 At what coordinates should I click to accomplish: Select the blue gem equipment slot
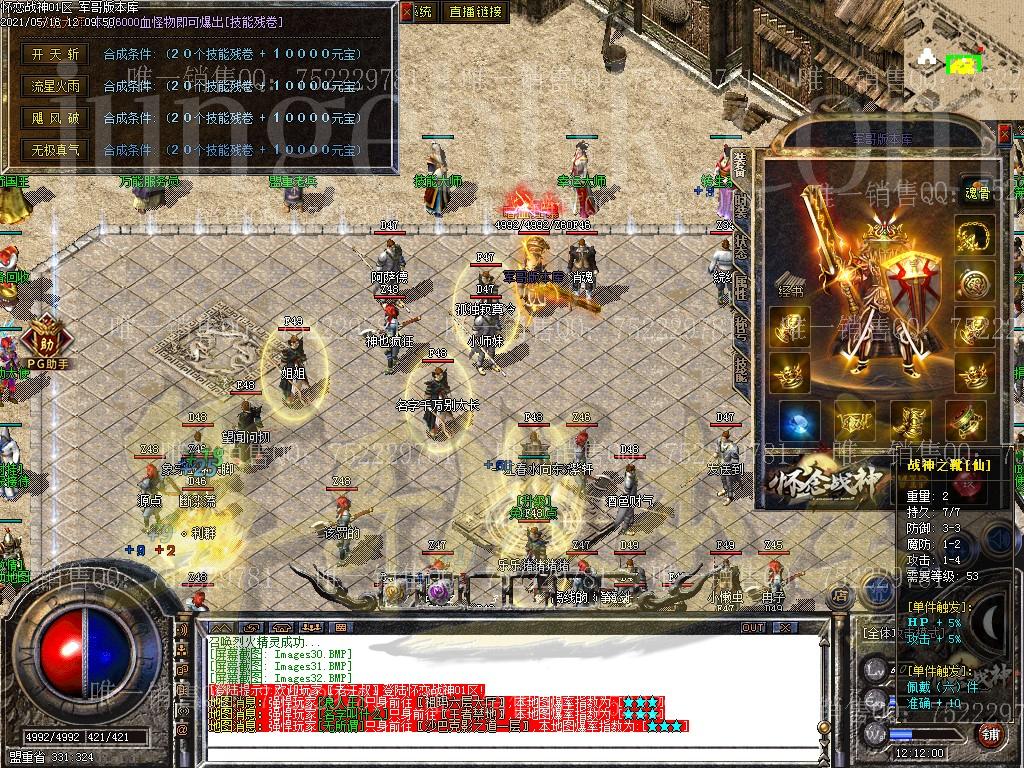click(x=799, y=420)
